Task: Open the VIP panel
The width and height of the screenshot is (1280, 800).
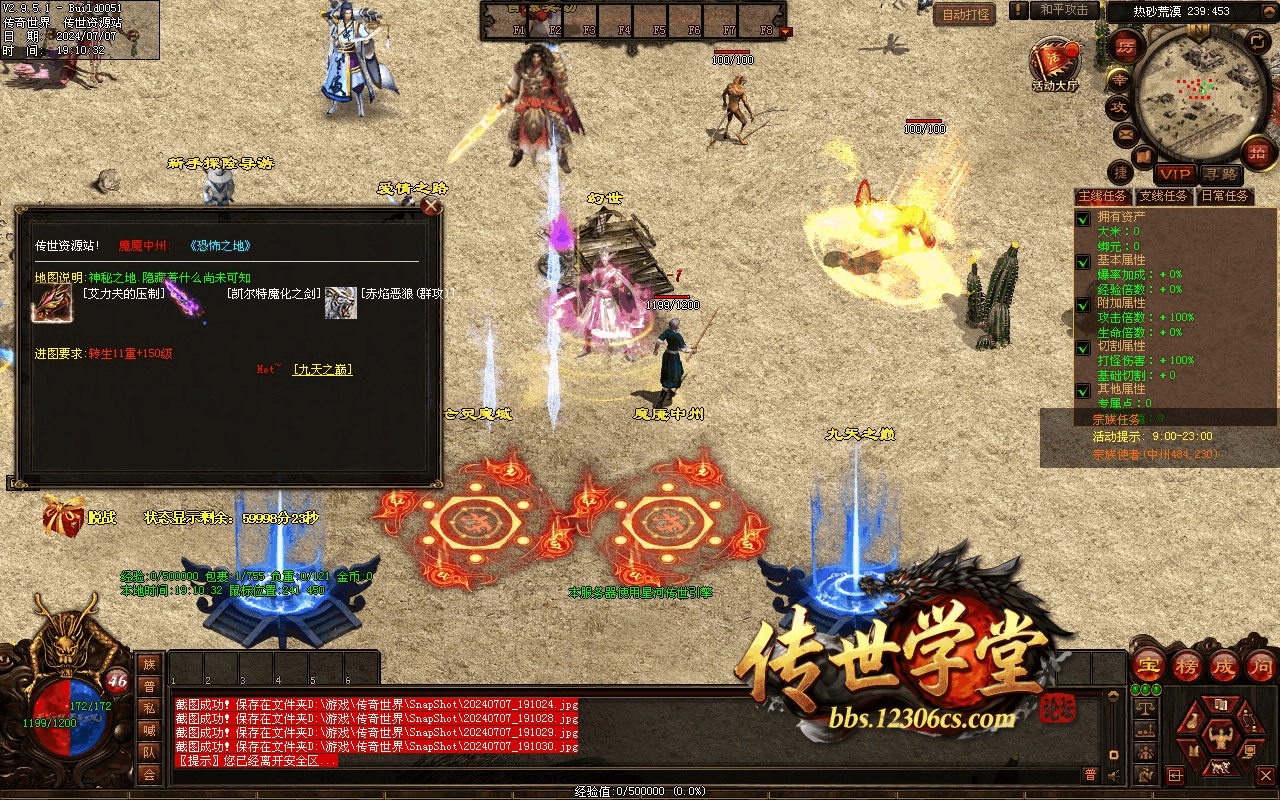Action: [1175, 174]
